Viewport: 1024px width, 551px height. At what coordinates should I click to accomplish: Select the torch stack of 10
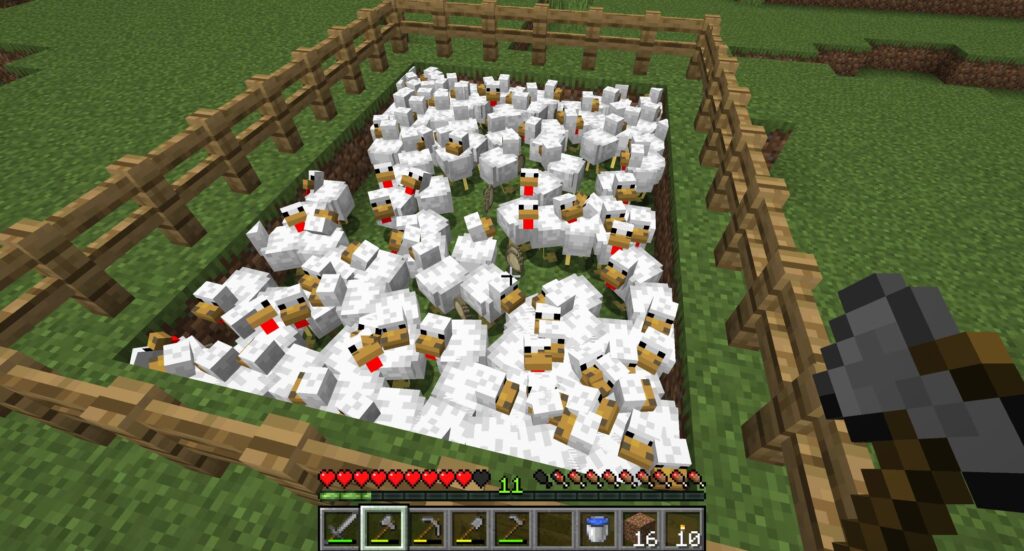pyautogui.click(x=682, y=526)
